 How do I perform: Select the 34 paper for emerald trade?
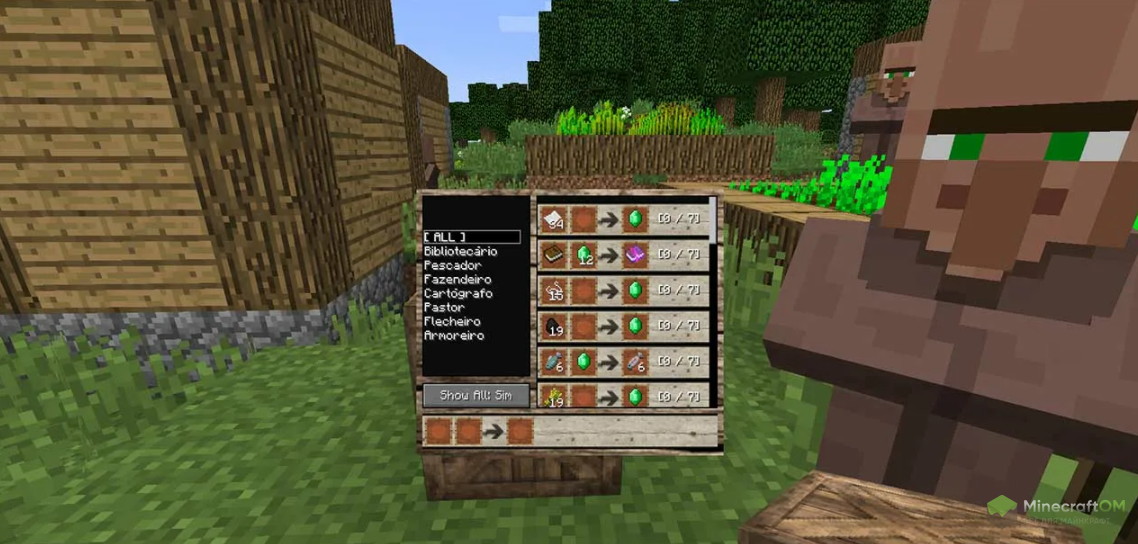[622, 219]
